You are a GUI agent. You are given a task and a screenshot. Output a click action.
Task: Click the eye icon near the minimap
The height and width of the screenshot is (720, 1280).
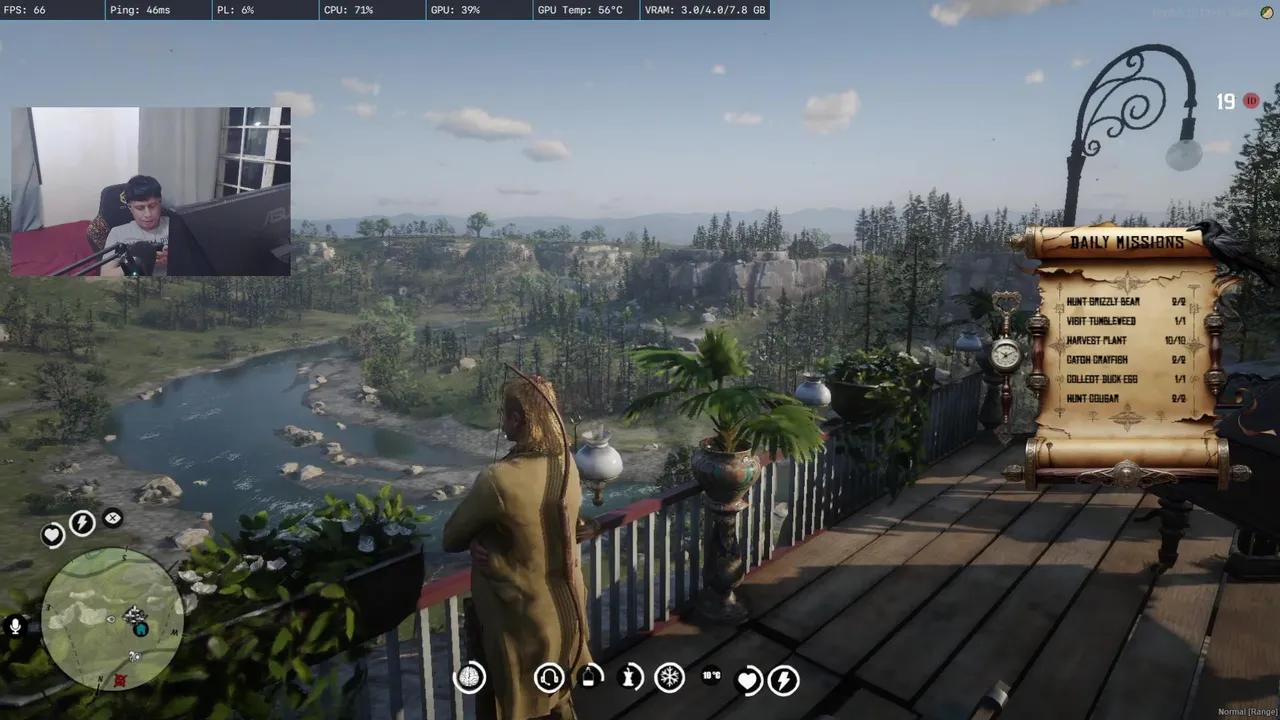coord(113,518)
